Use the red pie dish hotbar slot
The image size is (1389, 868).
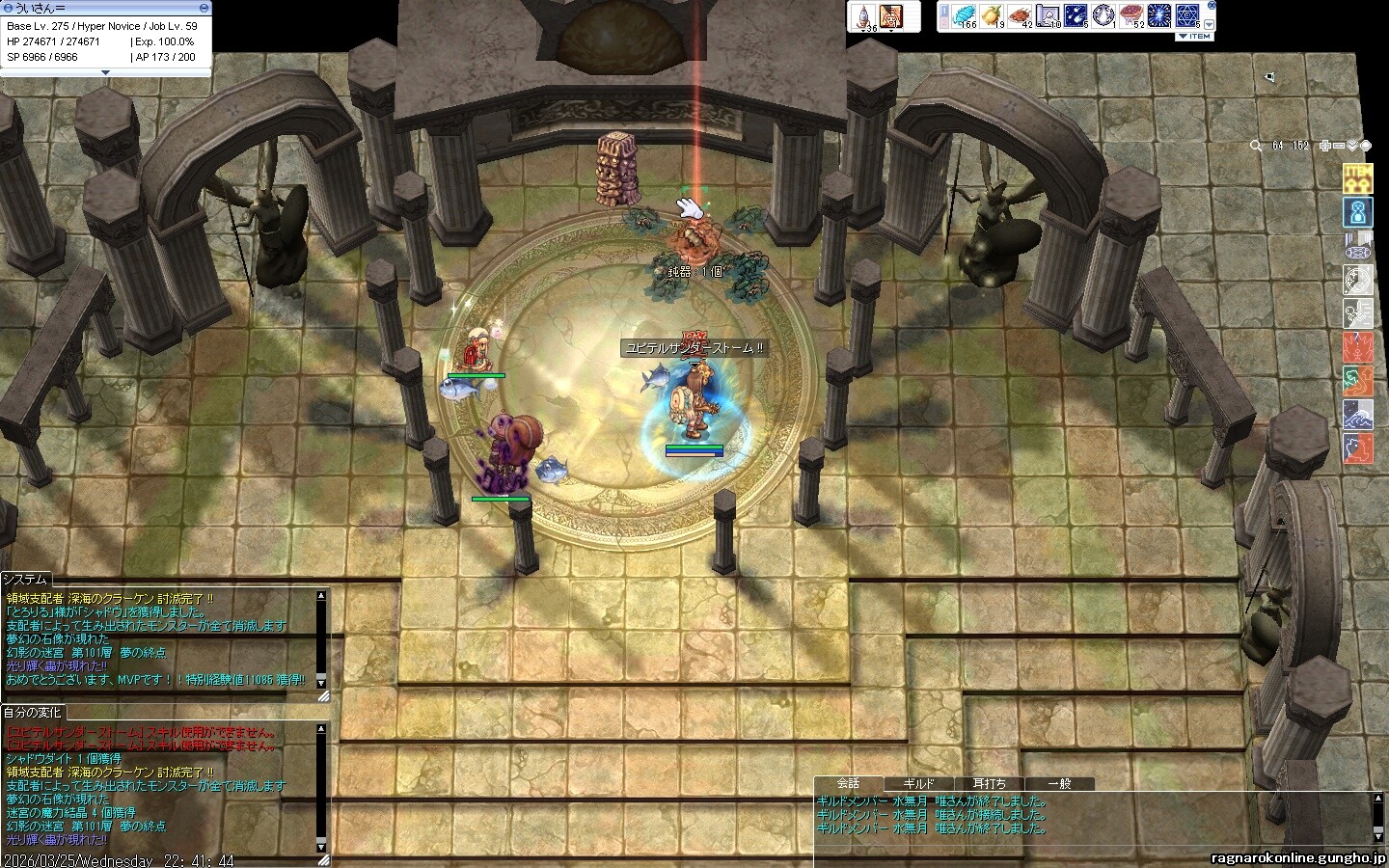1132,15
